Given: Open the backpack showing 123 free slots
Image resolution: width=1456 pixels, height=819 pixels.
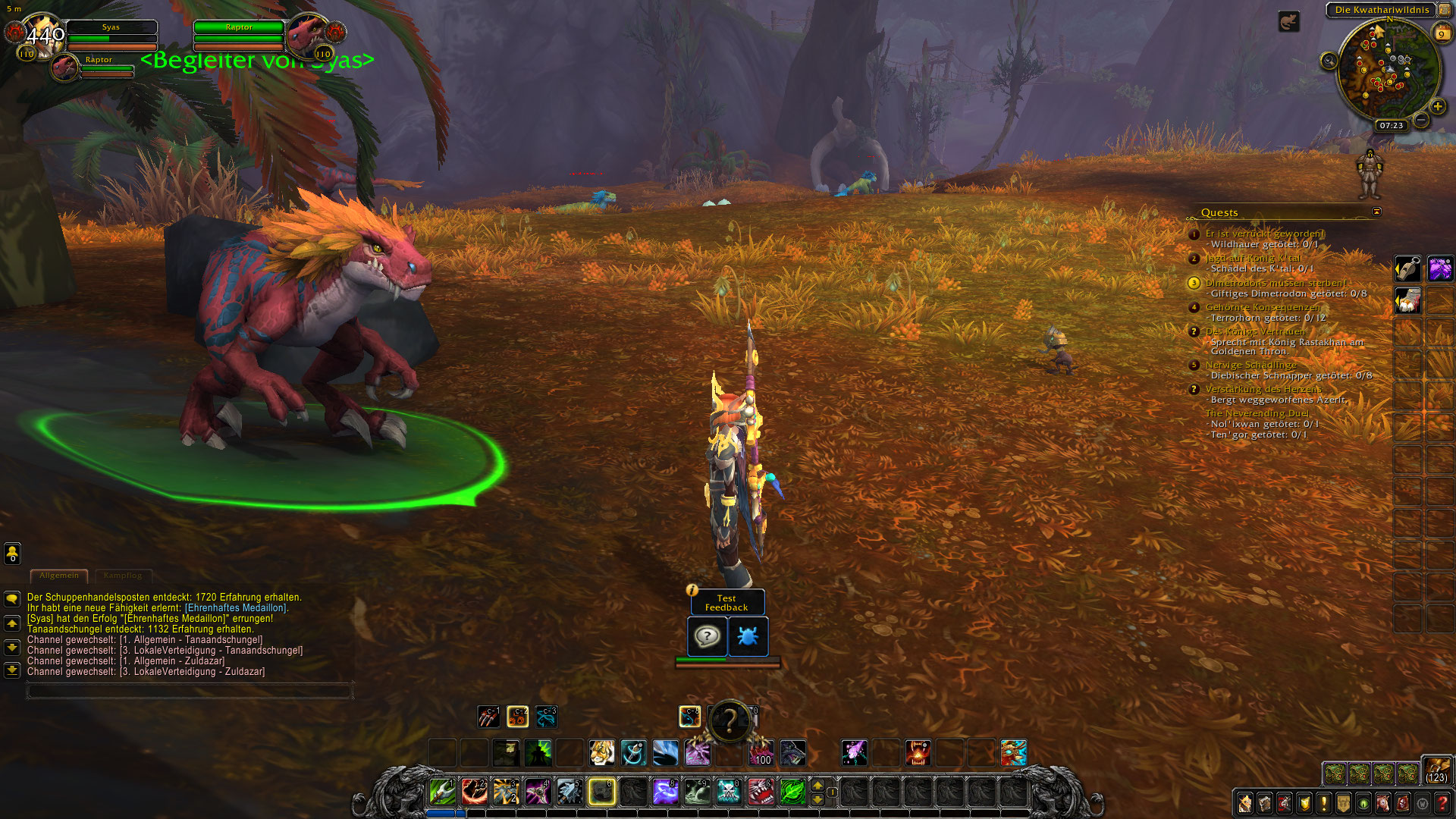Looking at the screenshot, I should [1436, 770].
